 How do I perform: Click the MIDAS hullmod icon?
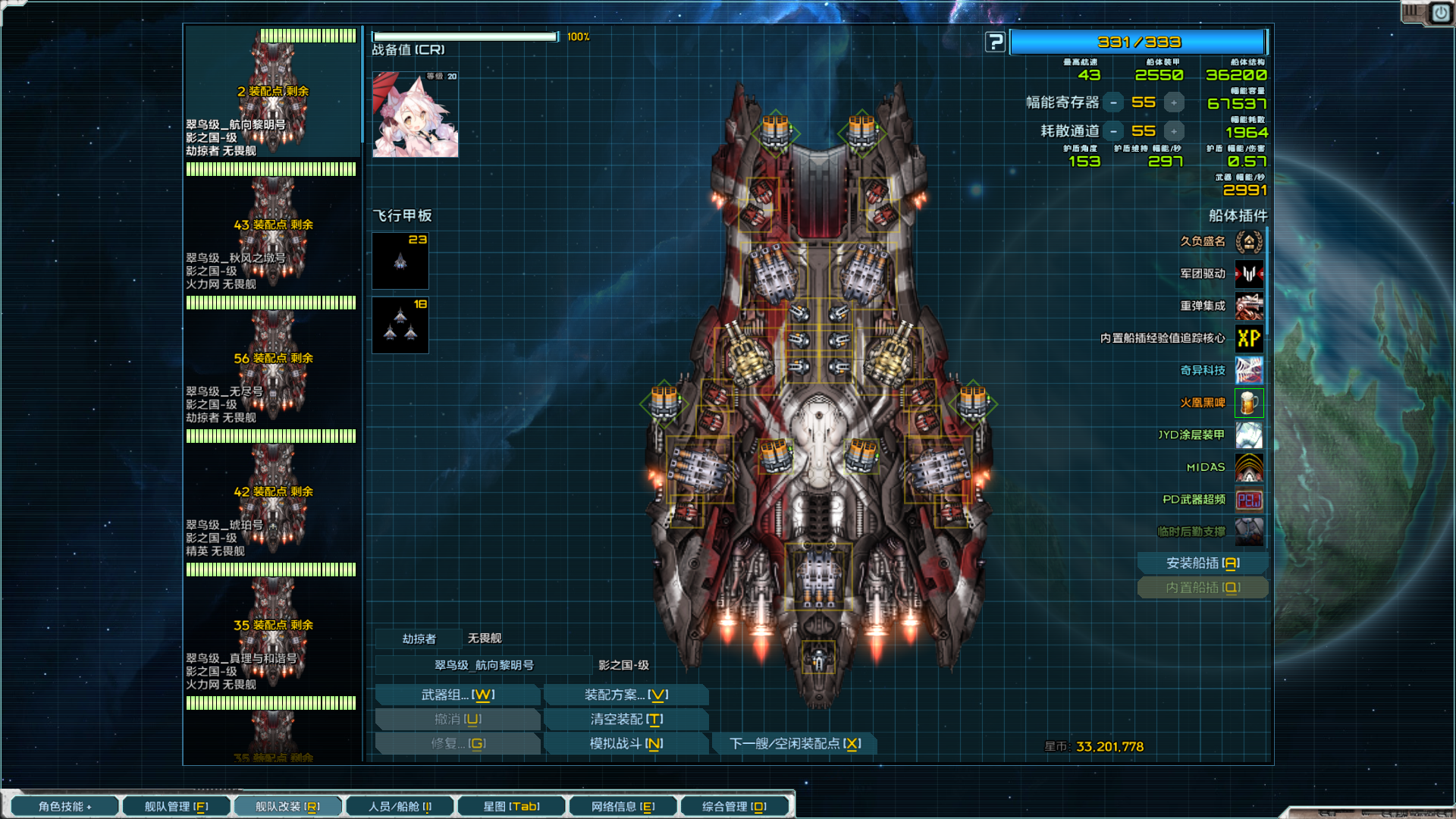[x=1248, y=468]
